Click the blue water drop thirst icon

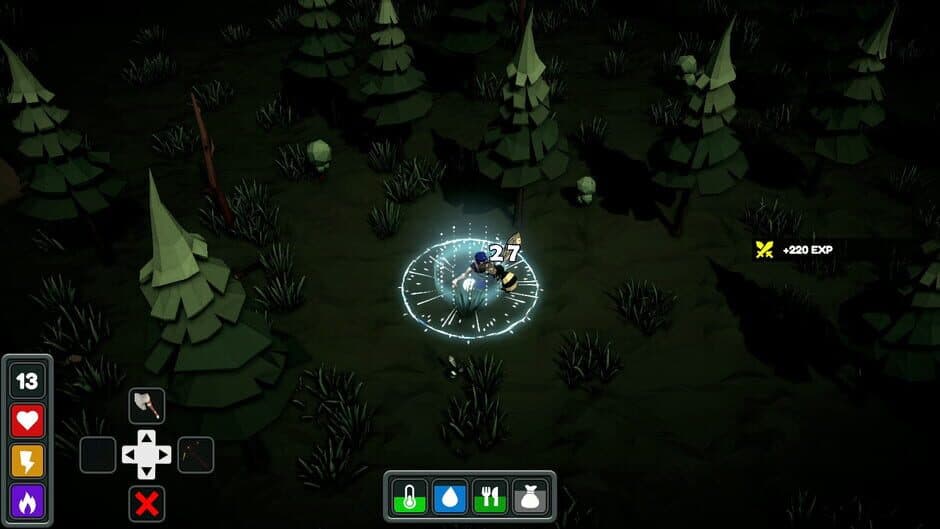450,496
